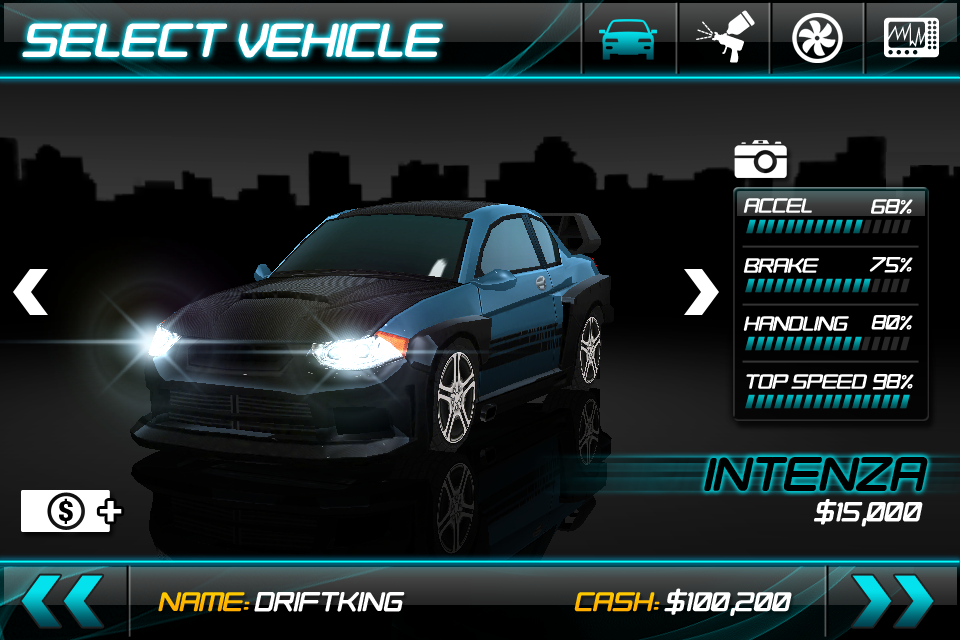Screen dimensions: 960x640
Task: Continue with the double right arrows
Action: pyautogui.click(x=893, y=601)
